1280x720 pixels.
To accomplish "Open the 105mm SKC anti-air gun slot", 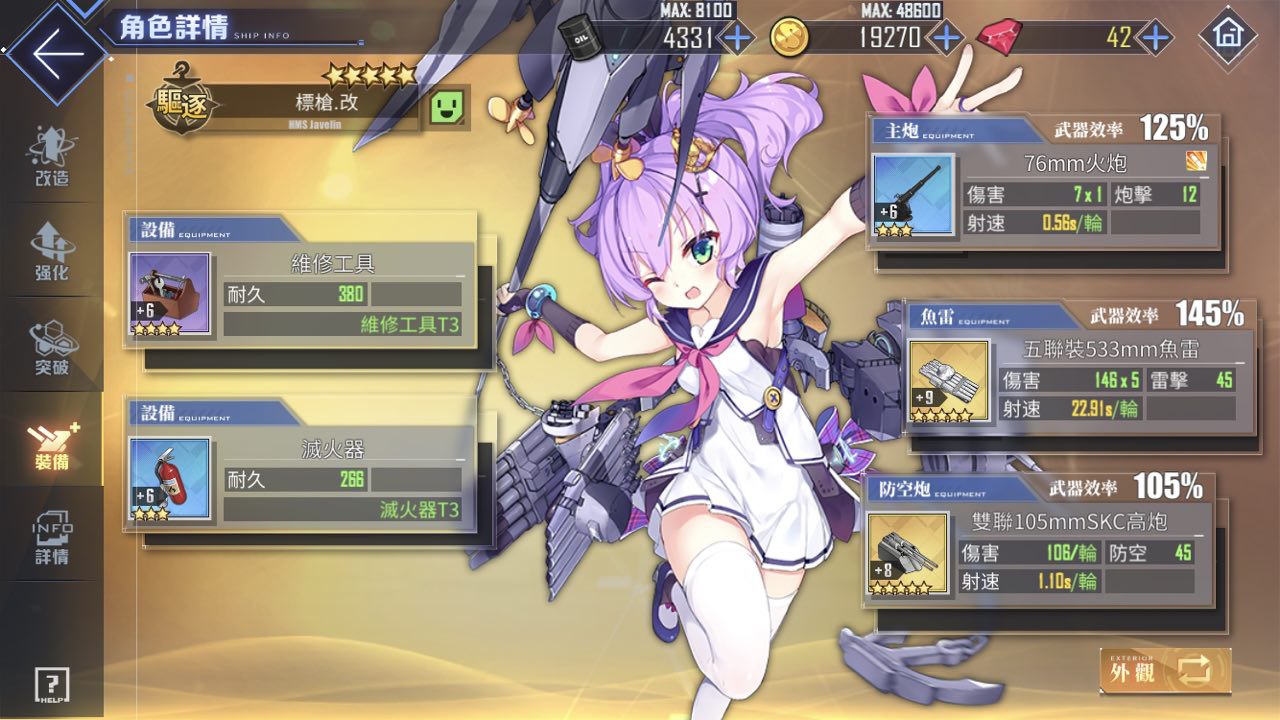I will (x=907, y=554).
